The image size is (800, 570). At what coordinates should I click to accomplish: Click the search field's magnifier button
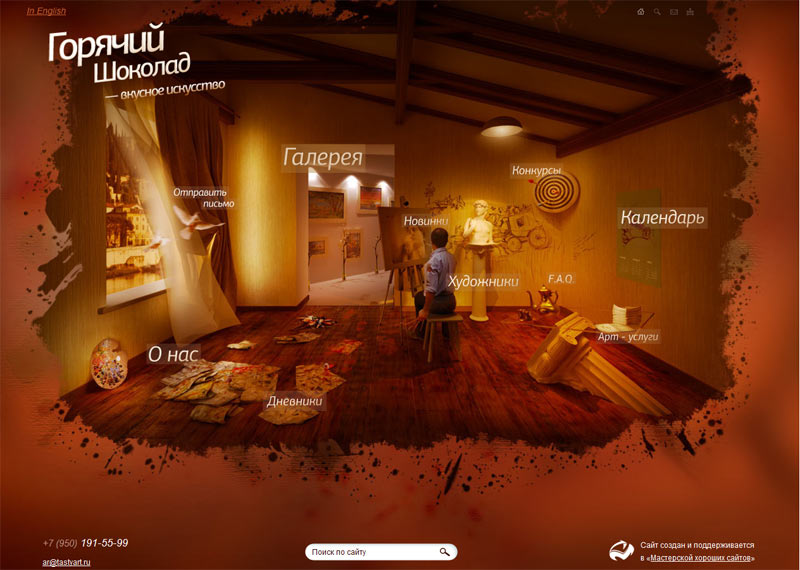444,552
